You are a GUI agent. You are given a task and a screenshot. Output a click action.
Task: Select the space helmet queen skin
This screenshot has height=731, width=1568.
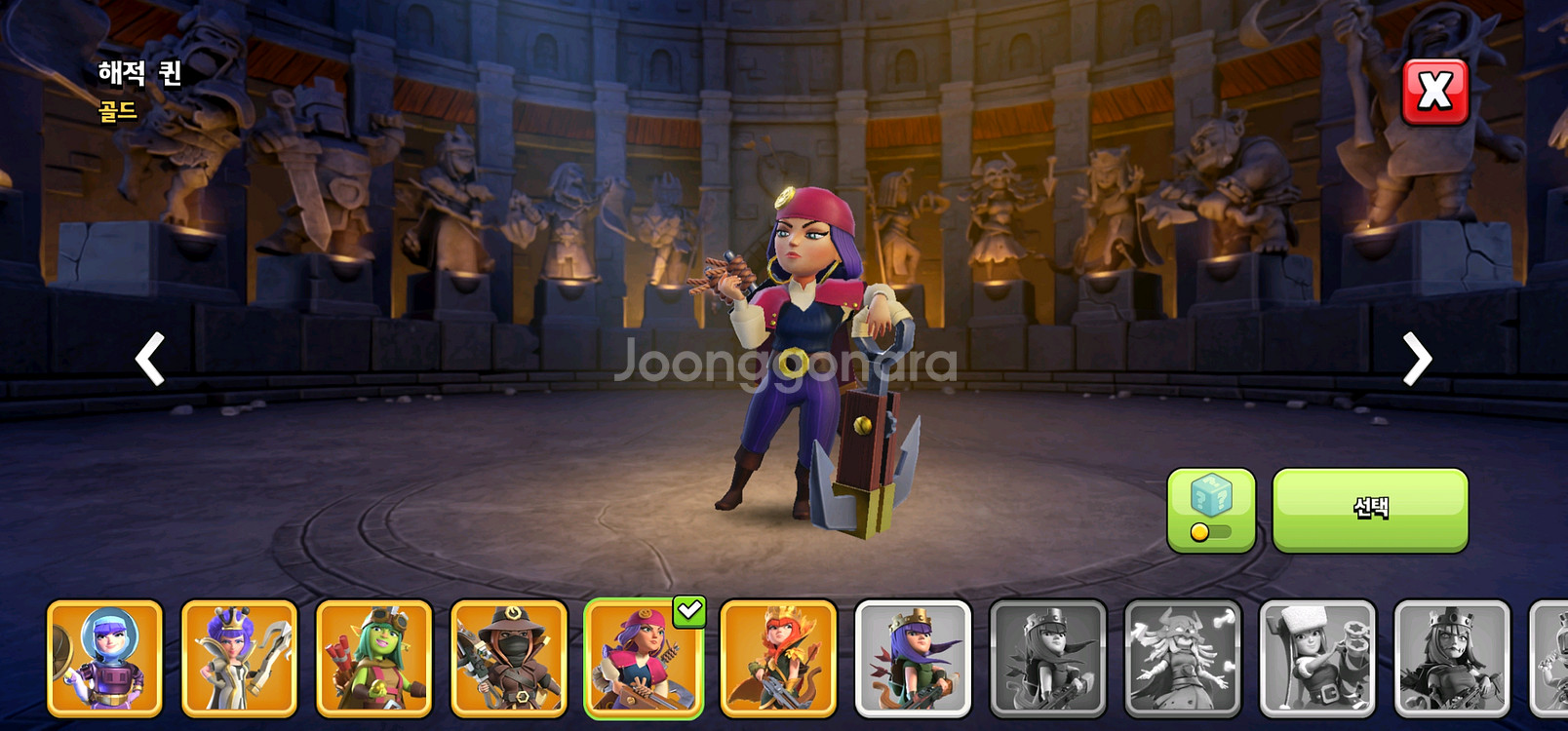[104, 658]
